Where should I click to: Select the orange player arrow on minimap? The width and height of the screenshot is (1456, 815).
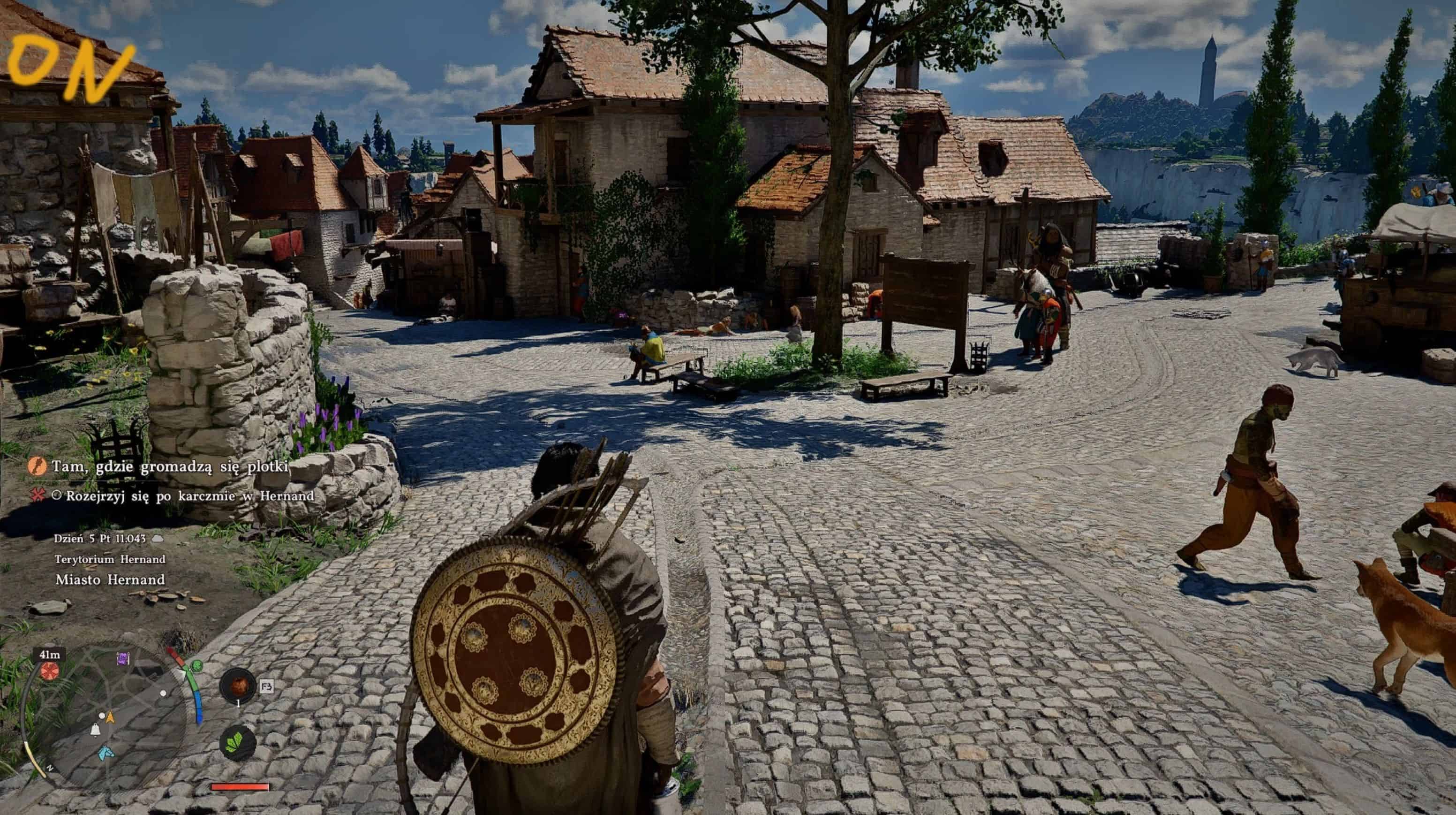pyautogui.click(x=110, y=717)
